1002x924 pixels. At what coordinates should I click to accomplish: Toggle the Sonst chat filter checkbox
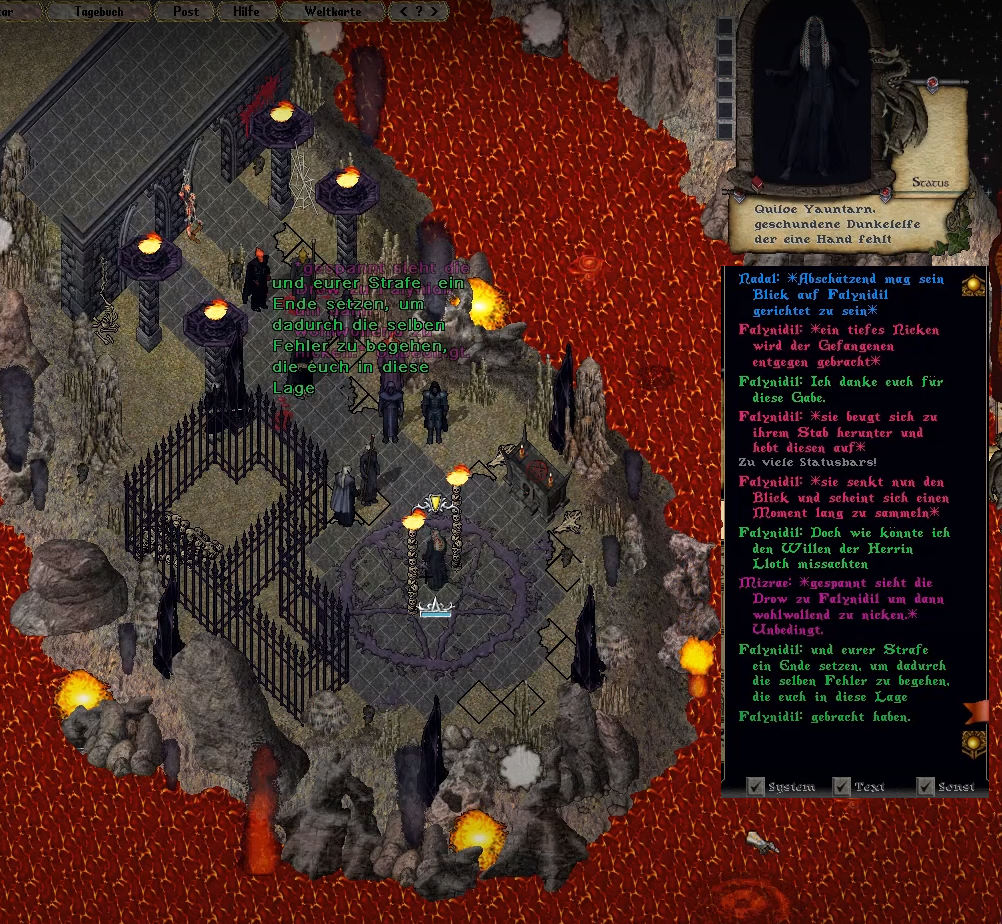(x=925, y=786)
